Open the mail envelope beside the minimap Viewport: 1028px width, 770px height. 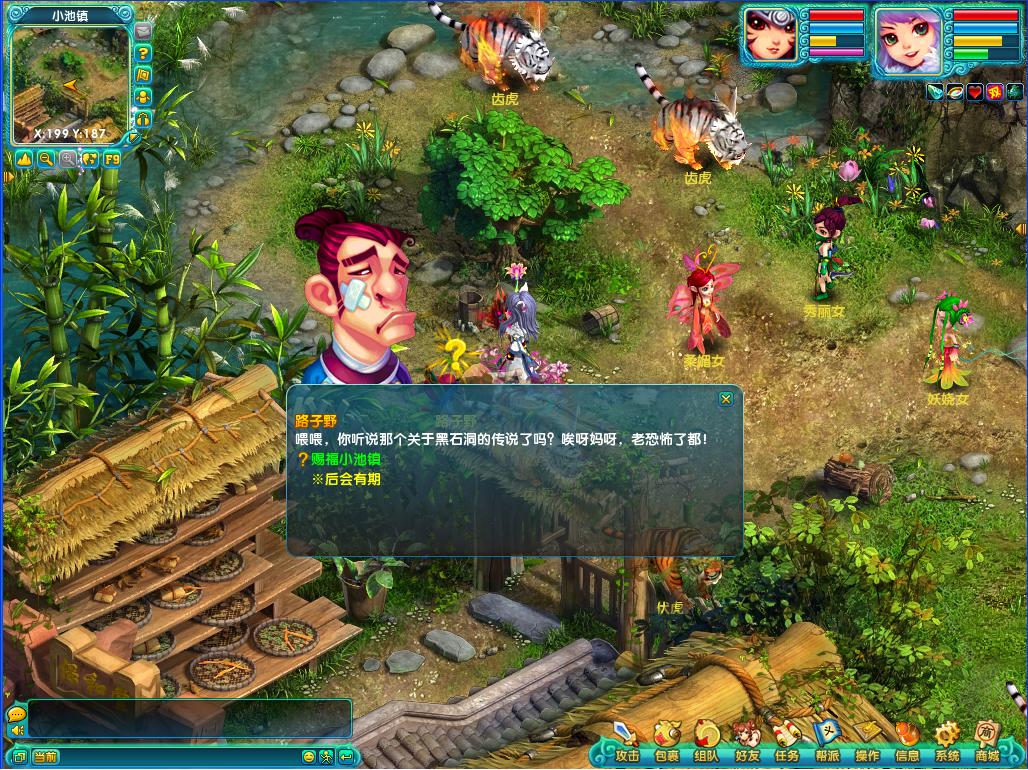[x=143, y=31]
